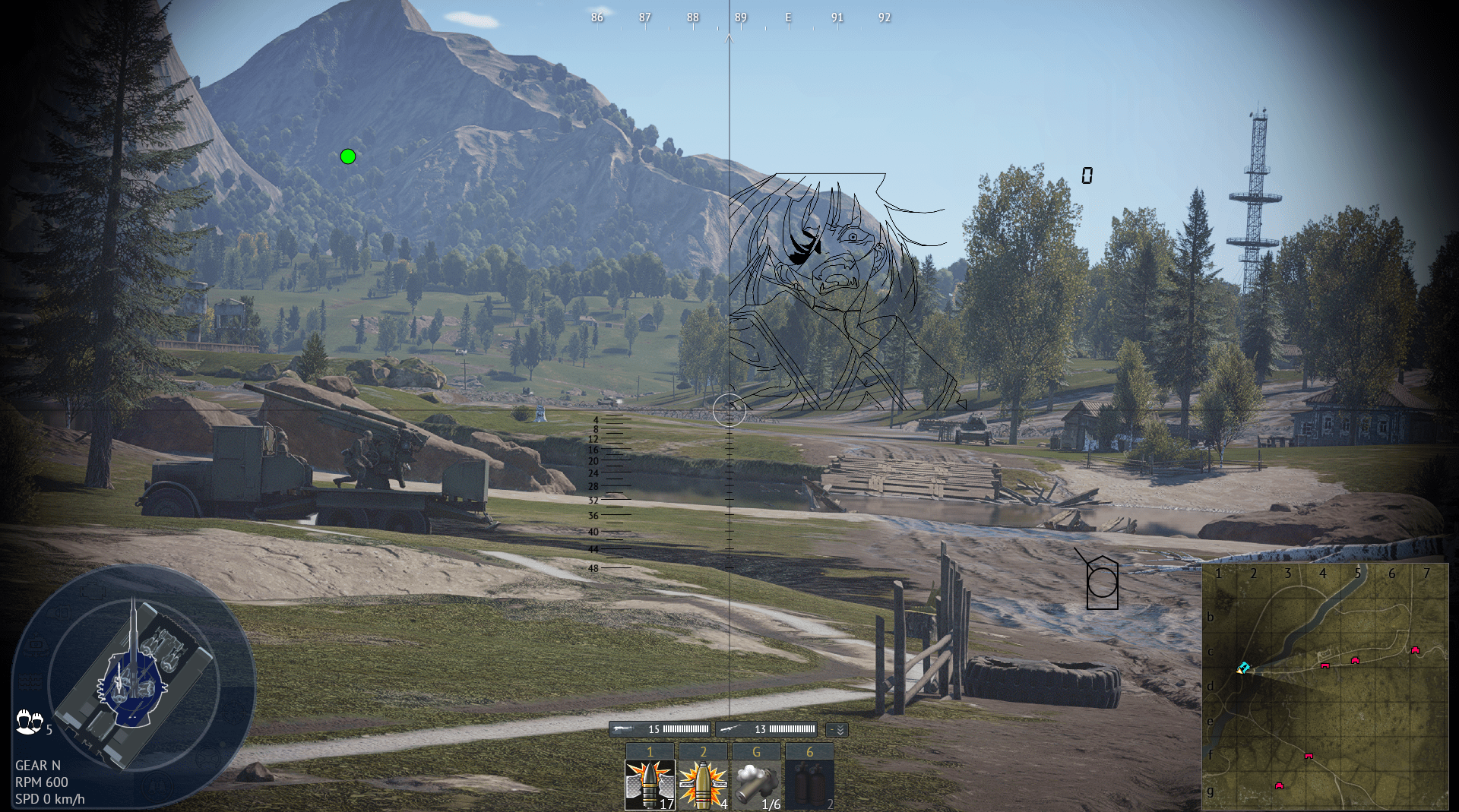Switch to the high-explosive shell in slot 2

[x=703, y=784]
